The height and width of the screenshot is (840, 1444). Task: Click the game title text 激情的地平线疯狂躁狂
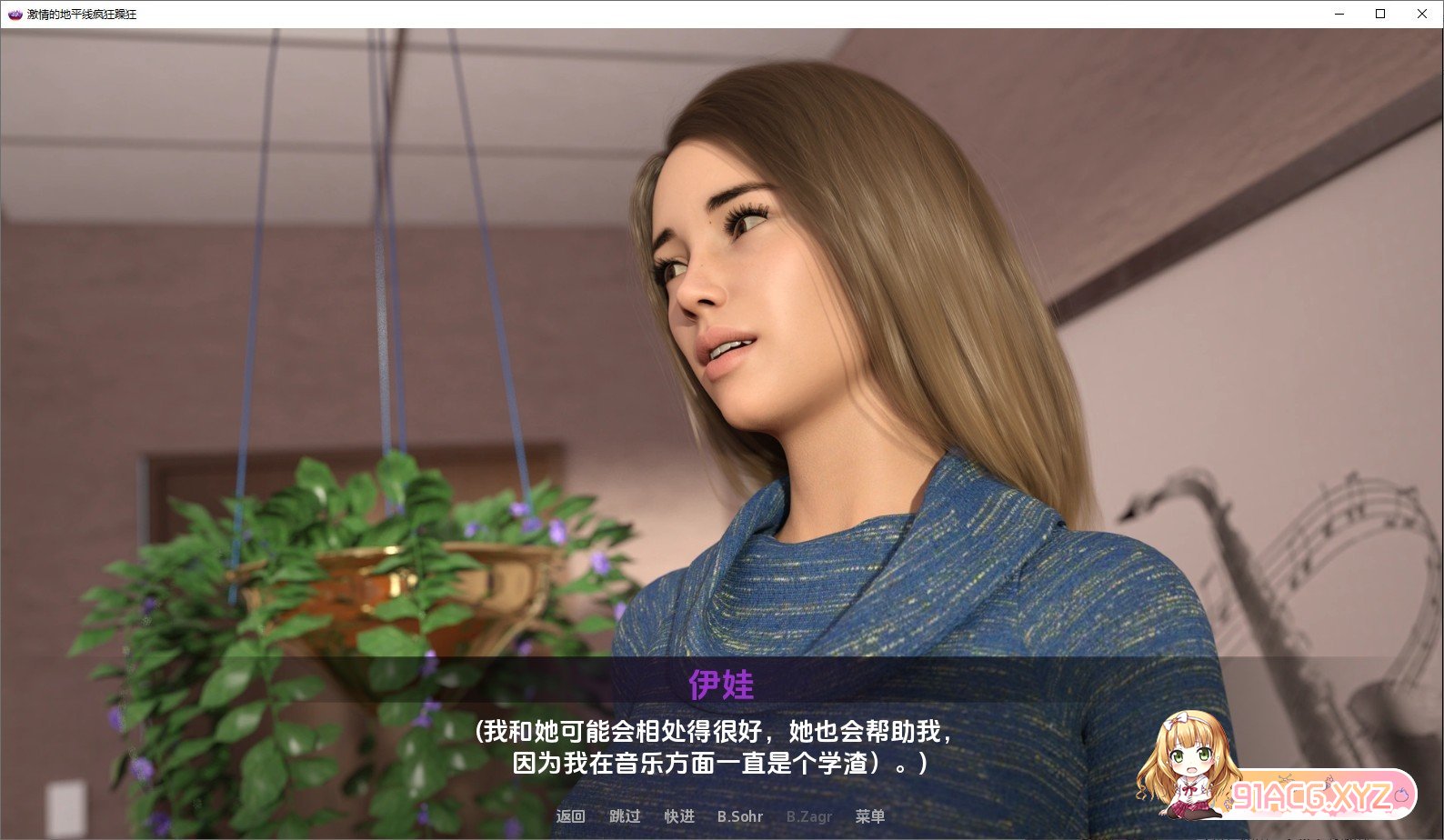pos(84,14)
